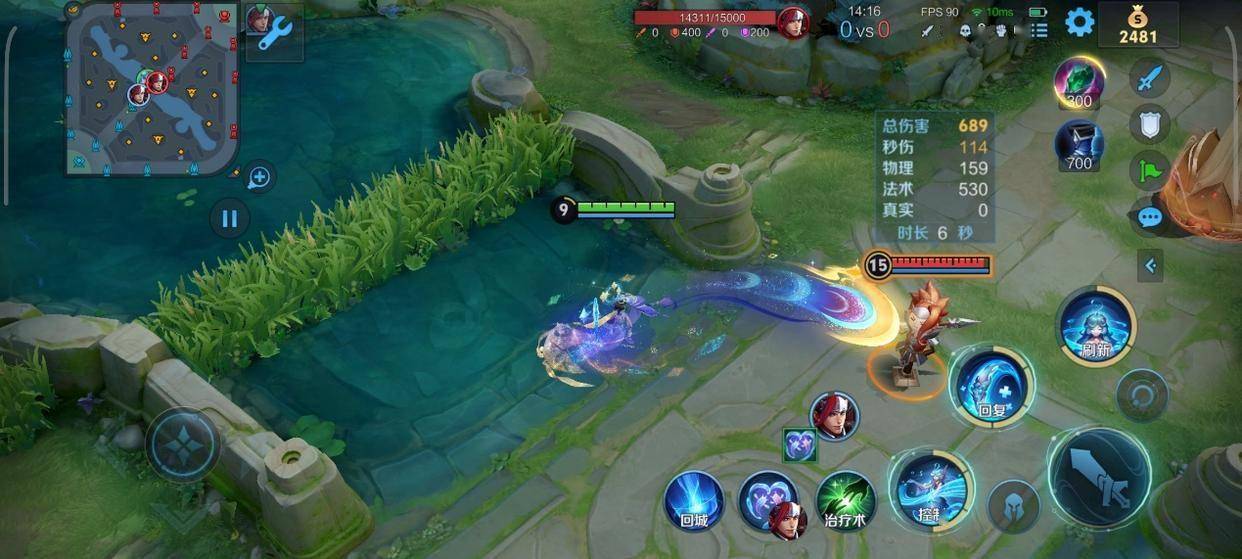Tap the magnifier plus button beside minimap
1242x559 pixels.
point(259,179)
